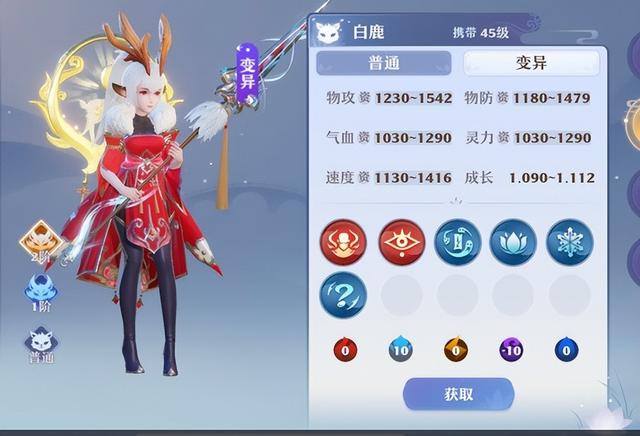Click the purple 变异 banner badge
This screenshot has width=640, height=436.
click(249, 73)
